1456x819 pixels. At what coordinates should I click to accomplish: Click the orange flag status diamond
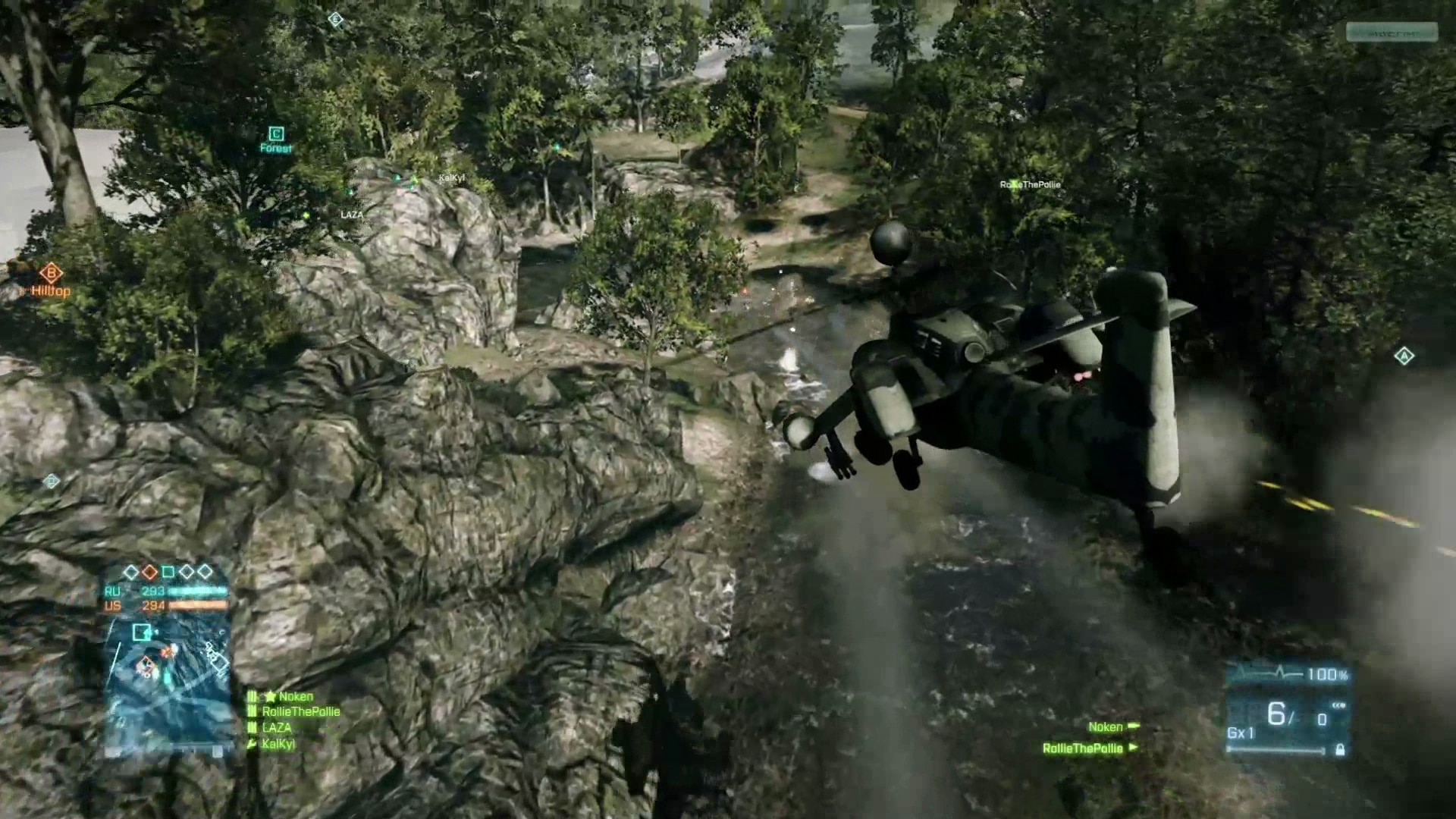coord(149,571)
